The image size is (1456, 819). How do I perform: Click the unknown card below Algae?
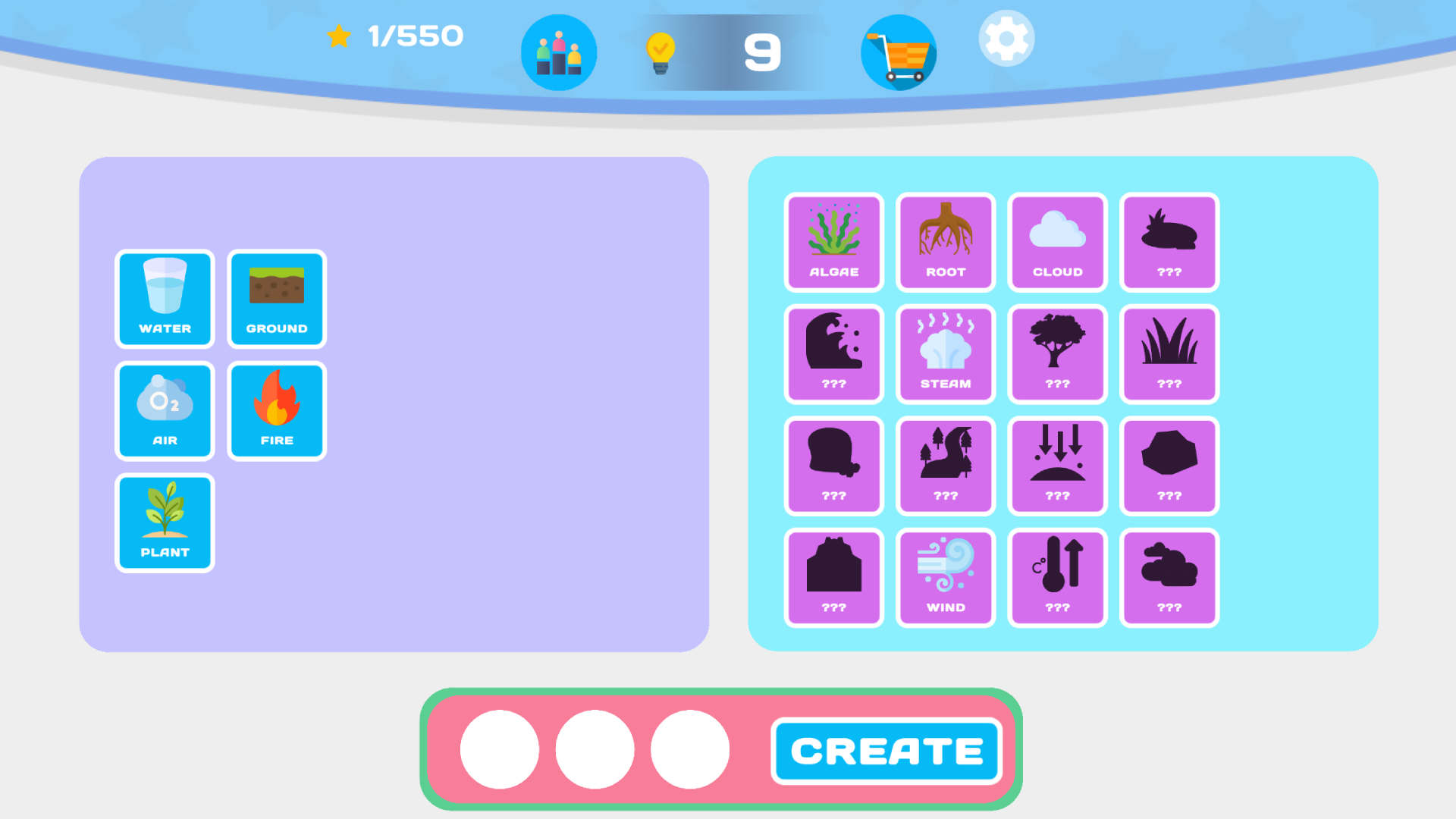click(833, 354)
